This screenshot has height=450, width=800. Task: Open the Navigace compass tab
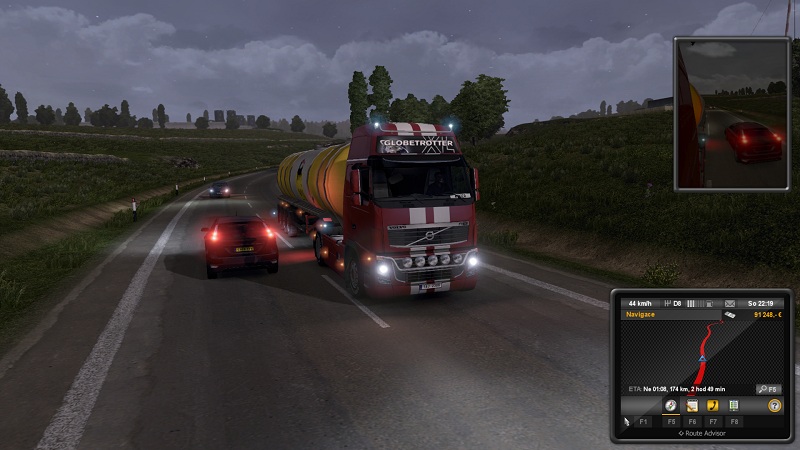[671, 406]
